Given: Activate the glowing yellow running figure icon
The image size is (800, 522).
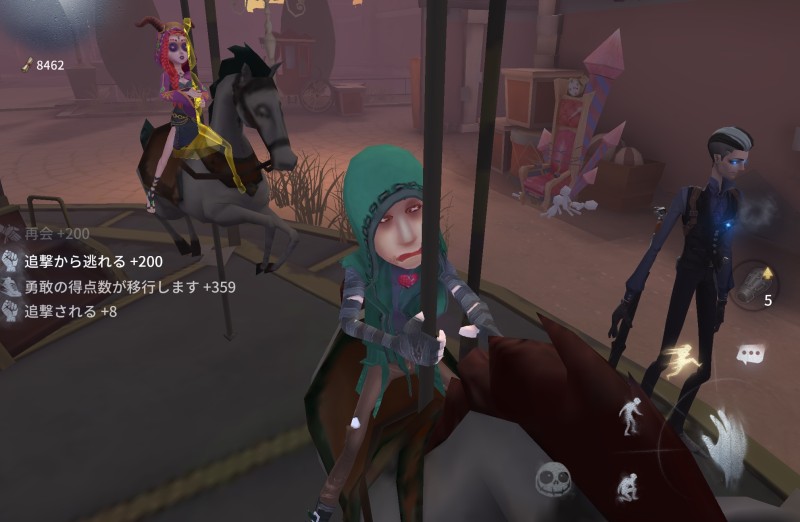Looking at the screenshot, I should [685, 360].
